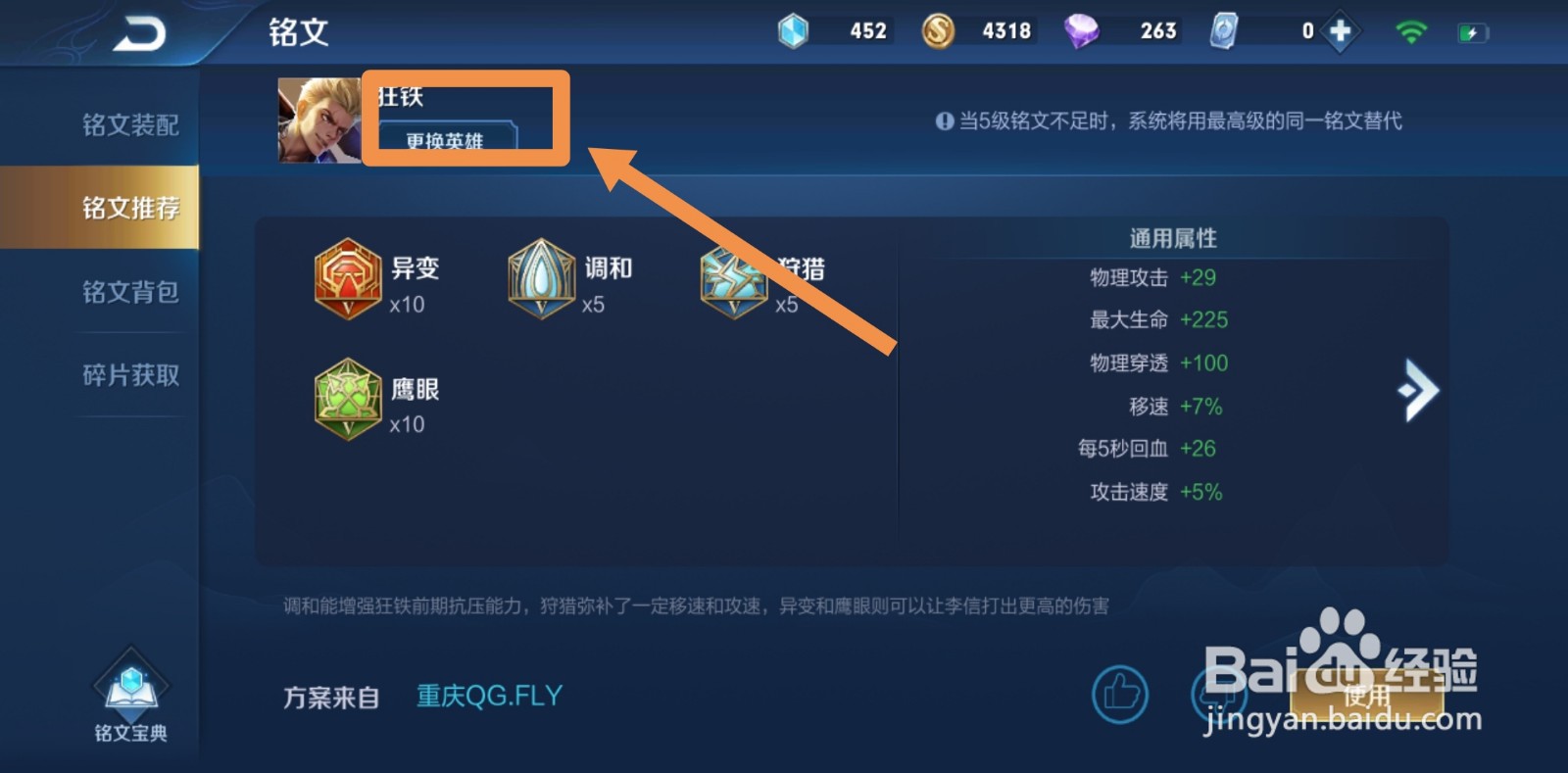Tap the purple gem currency icon
This screenshot has height=773, width=1568.
[x=1083, y=29]
